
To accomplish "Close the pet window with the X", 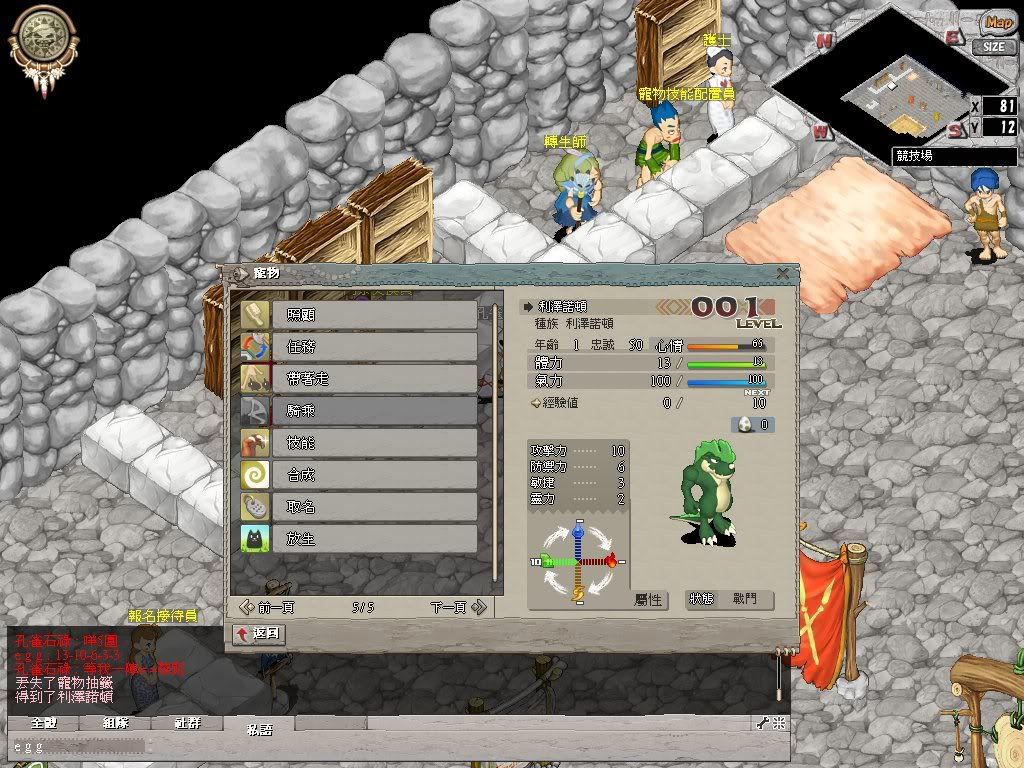I will [x=782, y=273].
